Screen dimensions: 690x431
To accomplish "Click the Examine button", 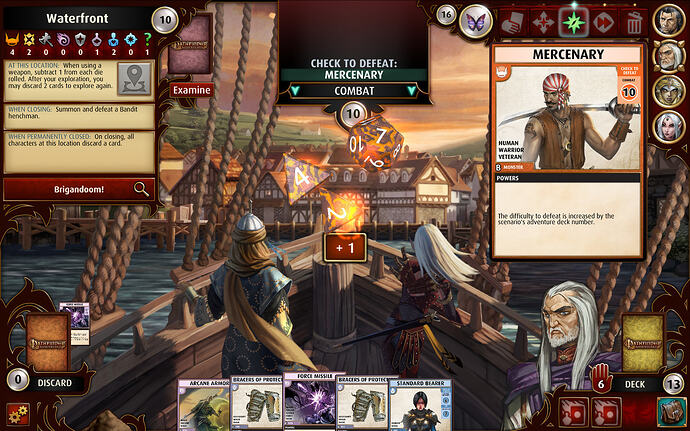I will (x=191, y=90).
